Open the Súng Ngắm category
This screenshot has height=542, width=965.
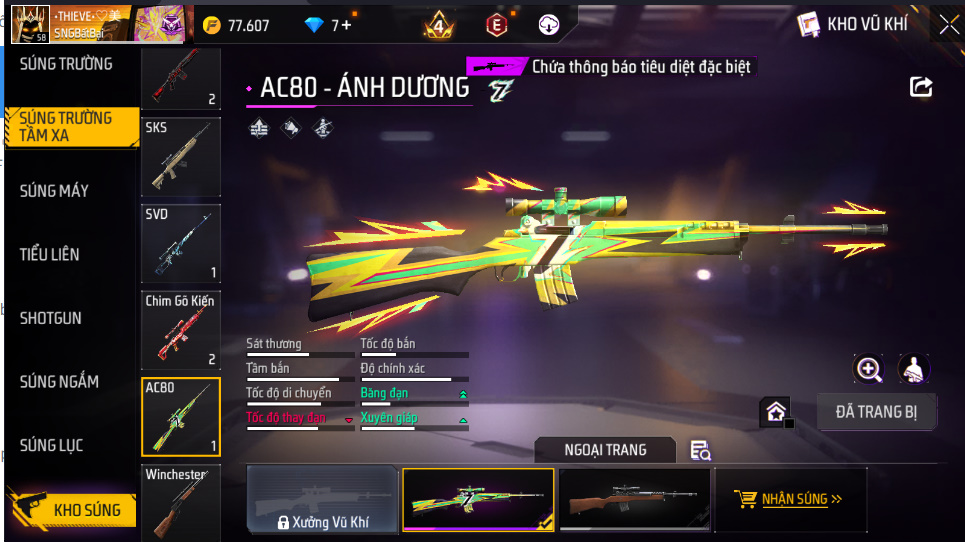pos(59,382)
